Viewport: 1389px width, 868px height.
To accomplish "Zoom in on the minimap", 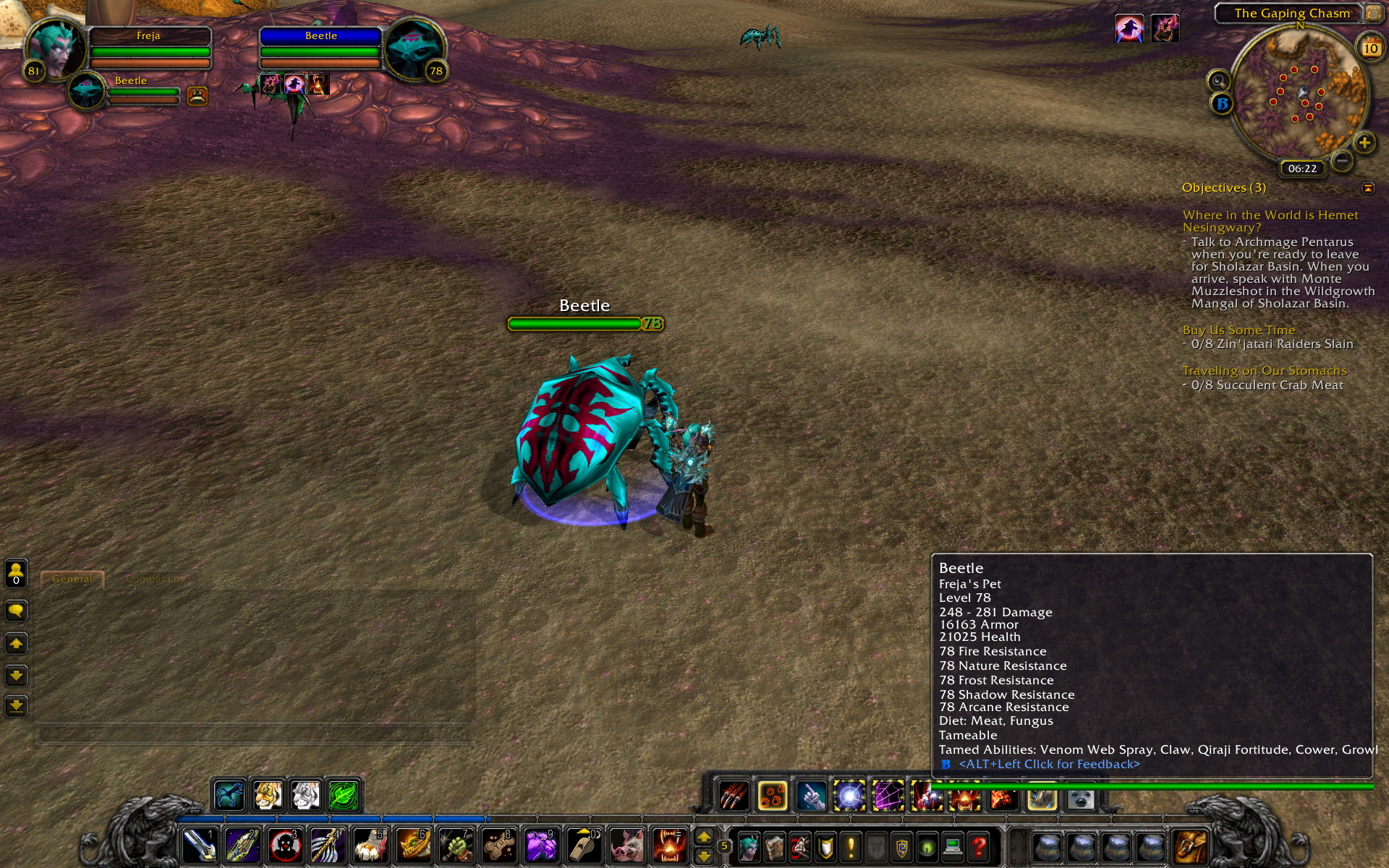I will point(1364,142).
